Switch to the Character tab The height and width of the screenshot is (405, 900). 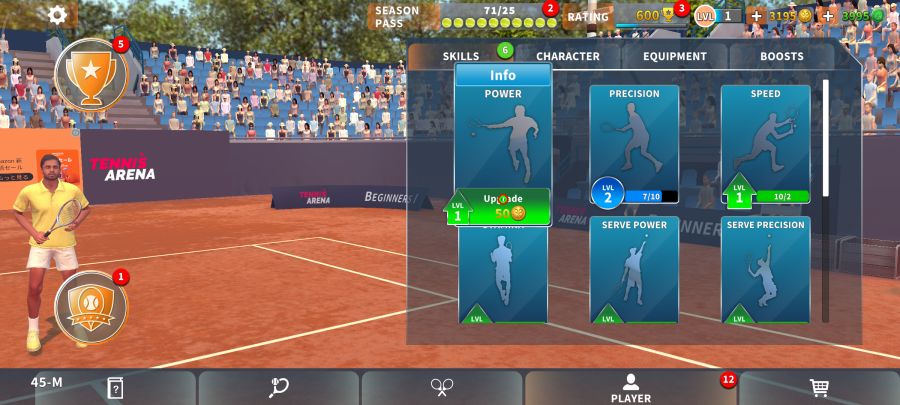[x=567, y=56]
